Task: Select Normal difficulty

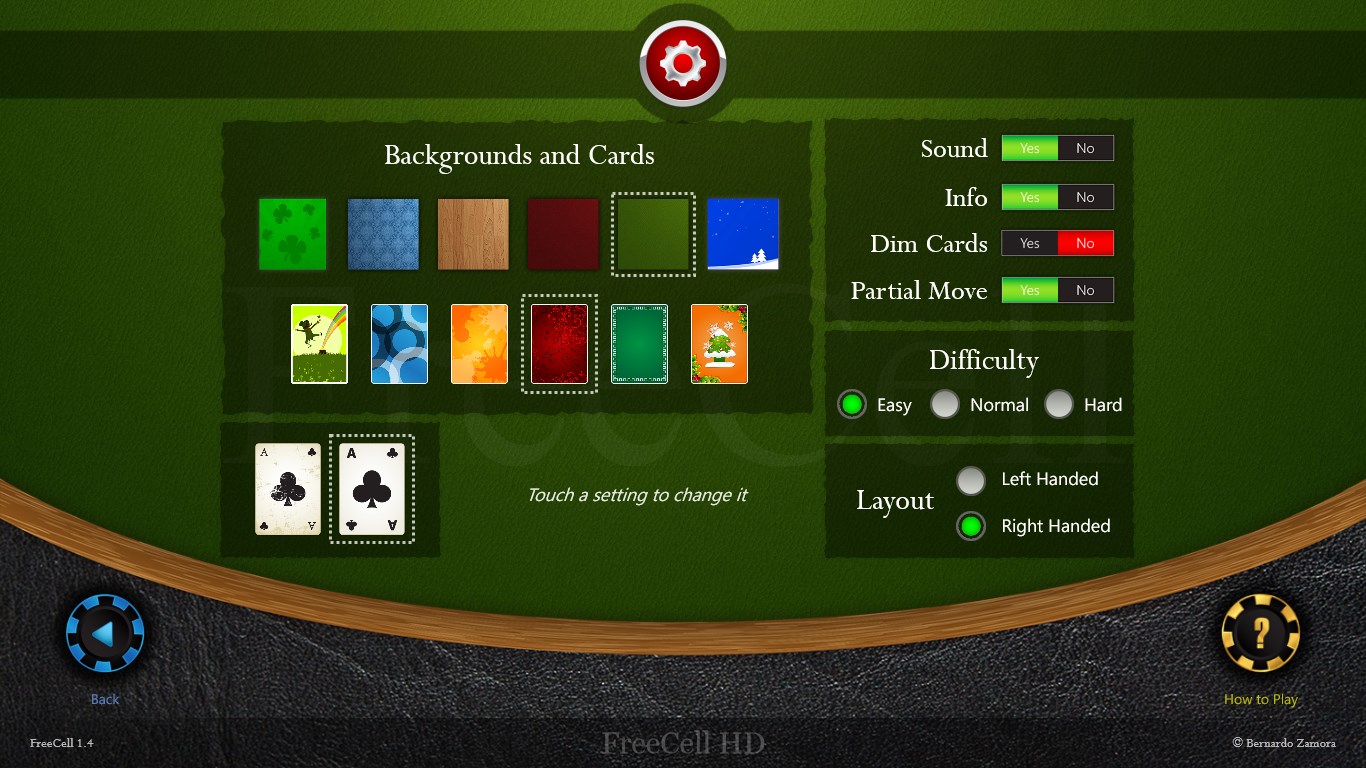Action: [x=945, y=404]
